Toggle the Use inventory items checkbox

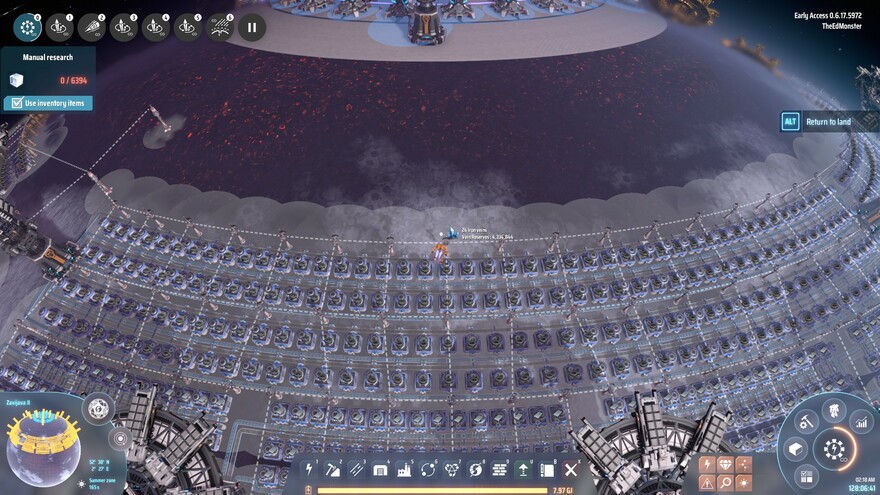[x=14, y=103]
